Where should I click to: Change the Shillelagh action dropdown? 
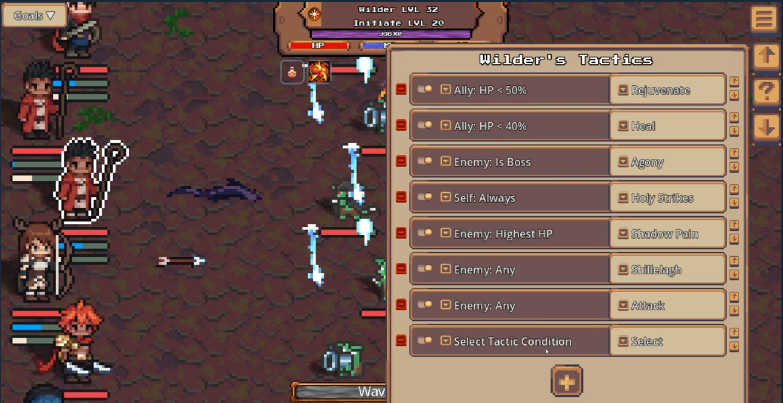666,270
